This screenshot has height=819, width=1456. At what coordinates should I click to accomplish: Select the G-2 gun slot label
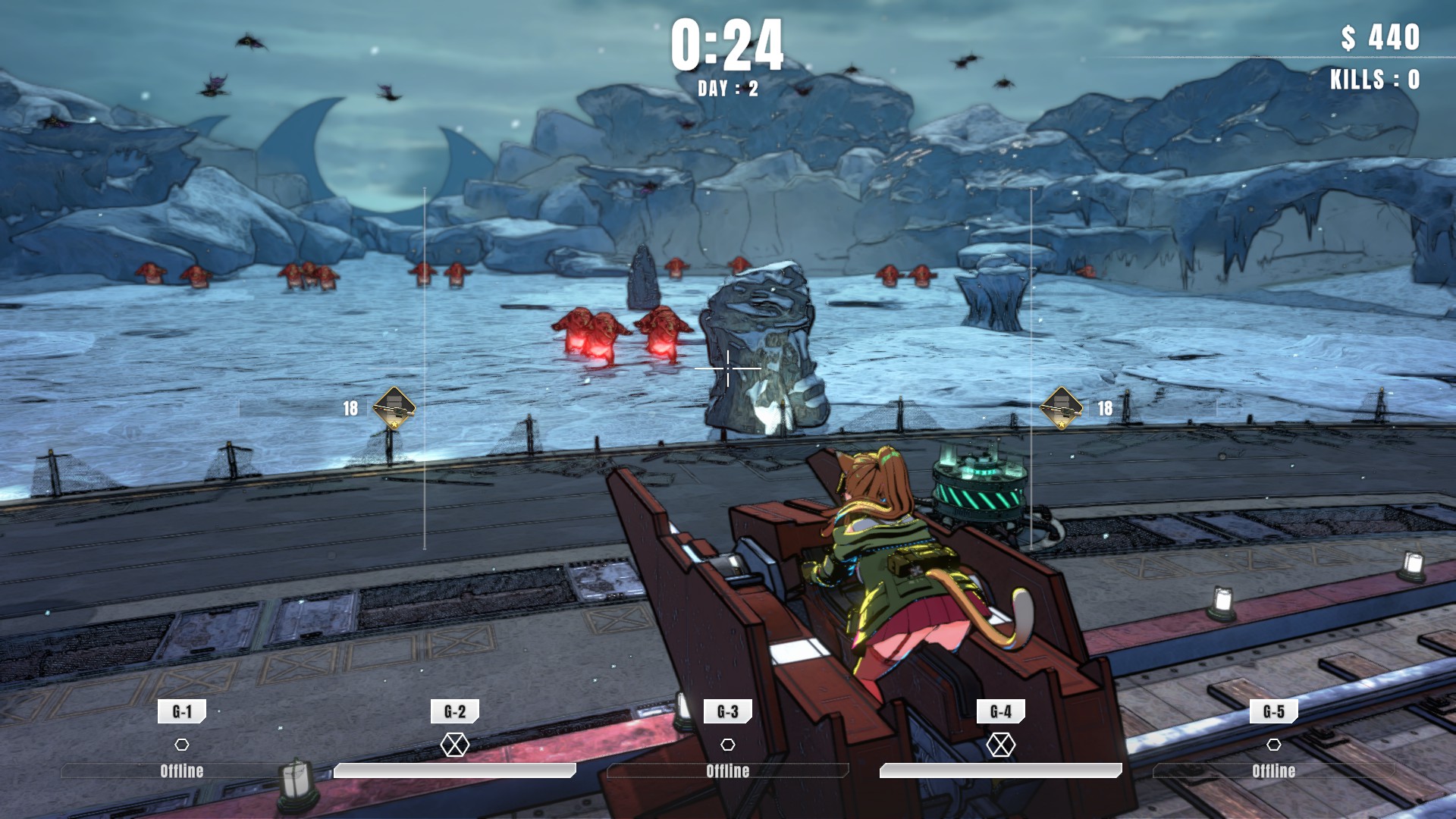pos(455,711)
